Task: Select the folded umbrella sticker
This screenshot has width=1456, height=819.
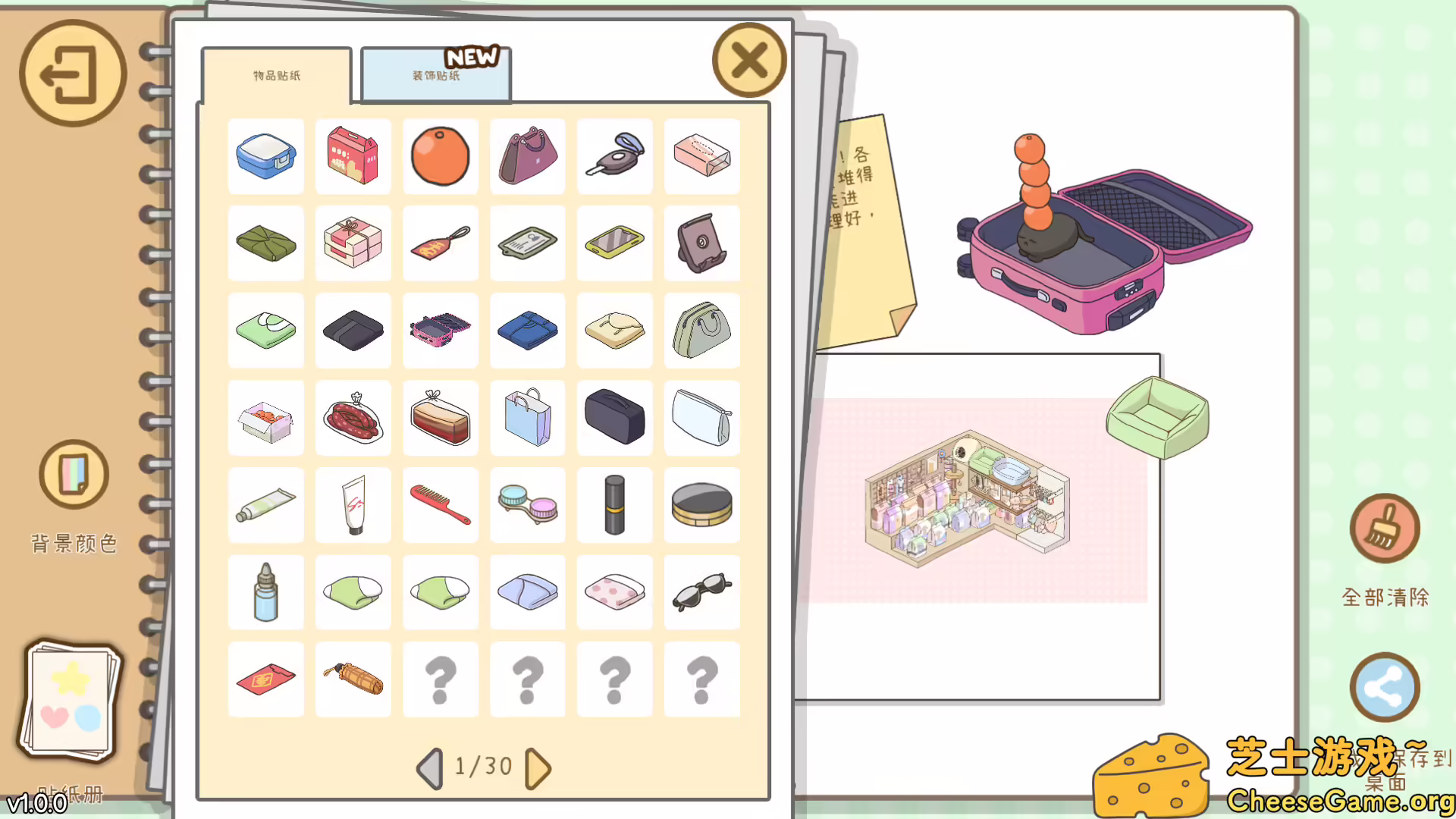Action: click(353, 679)
